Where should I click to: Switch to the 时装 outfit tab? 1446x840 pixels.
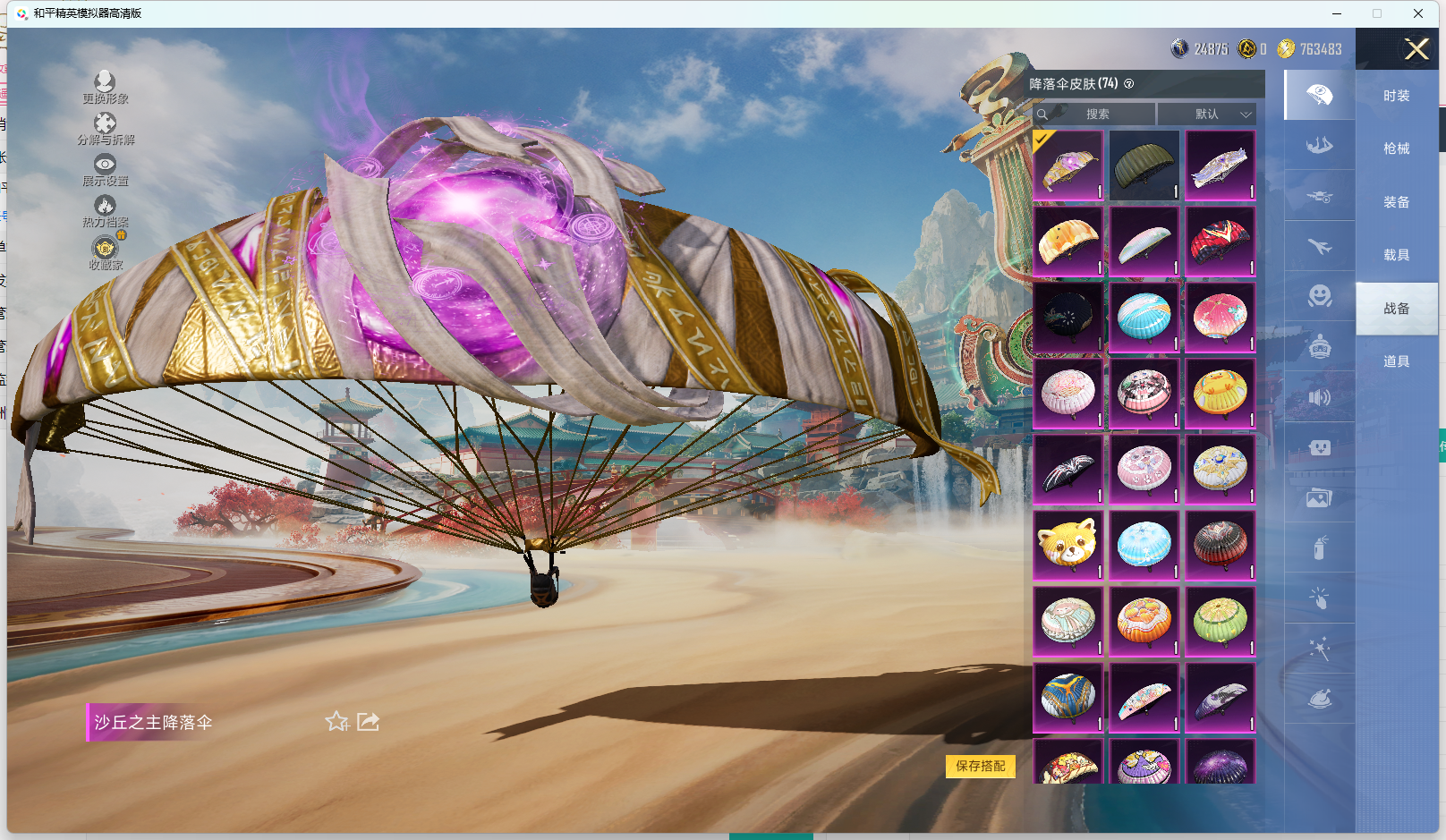click(1396, 96)
